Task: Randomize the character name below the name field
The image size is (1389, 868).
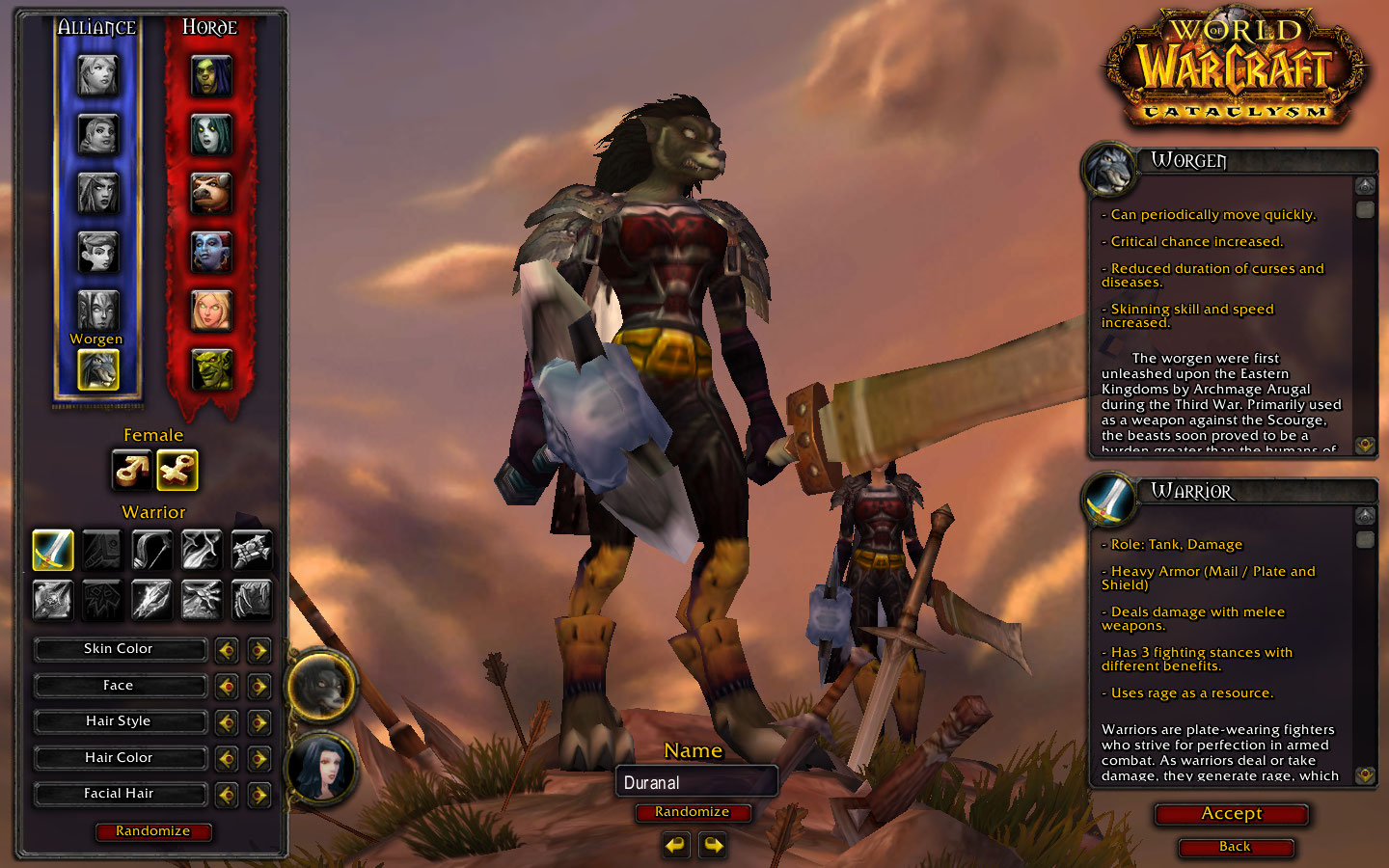Action: (692, 812)
